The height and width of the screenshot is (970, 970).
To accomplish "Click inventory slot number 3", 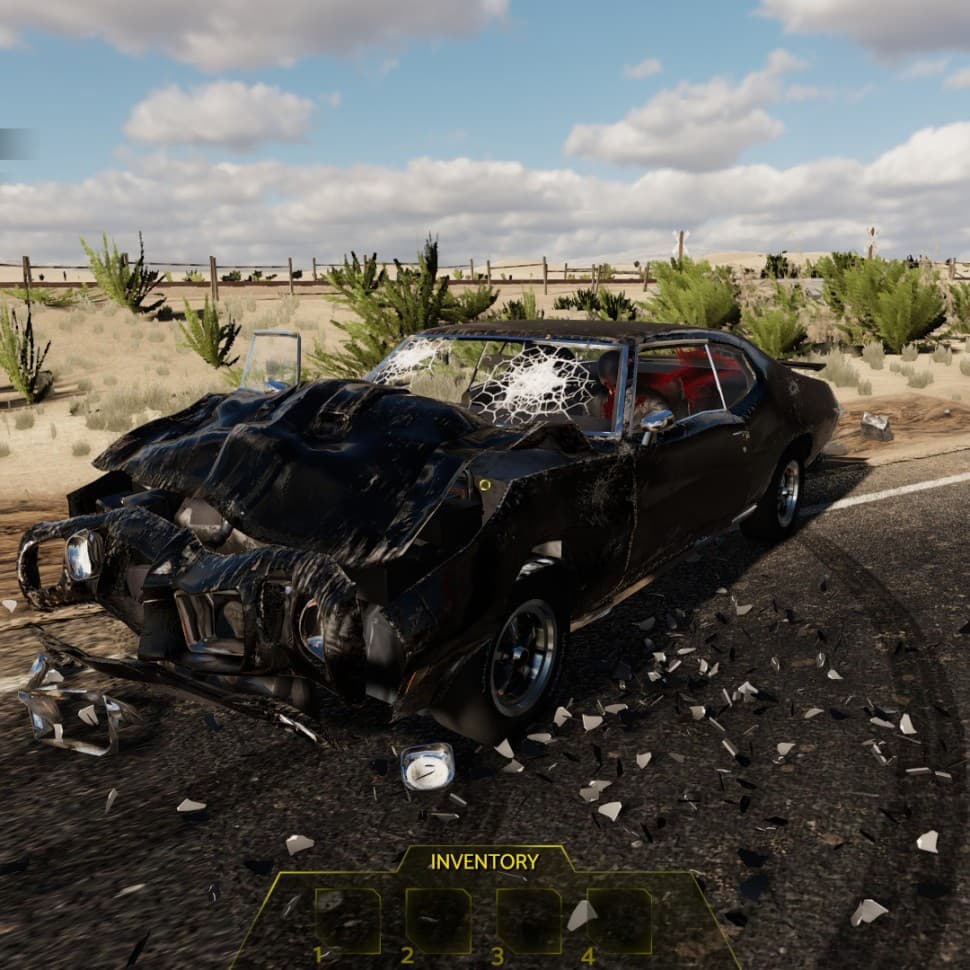I will (529, 920).
